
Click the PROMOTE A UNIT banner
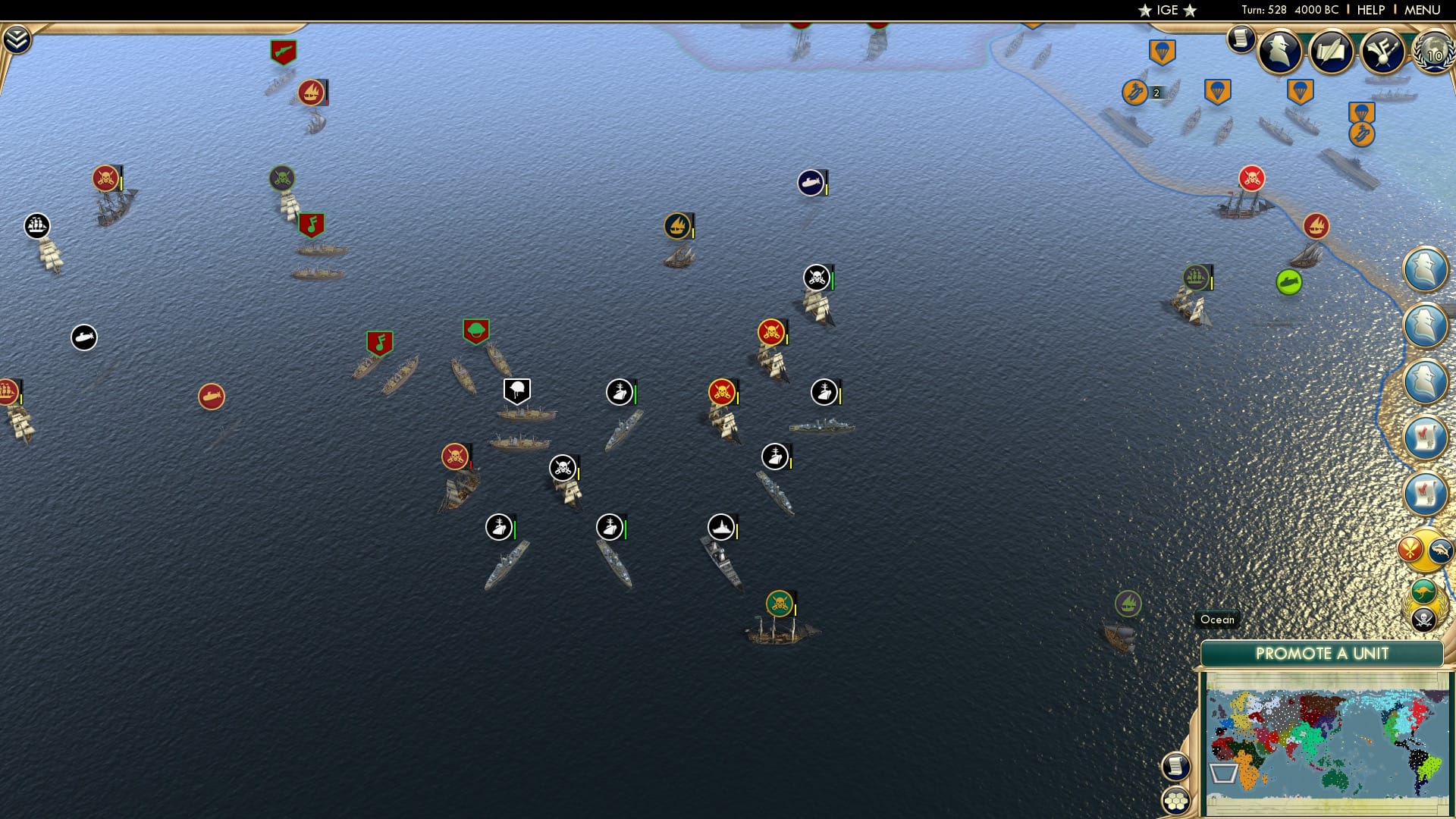click(x=1323, y=653)
